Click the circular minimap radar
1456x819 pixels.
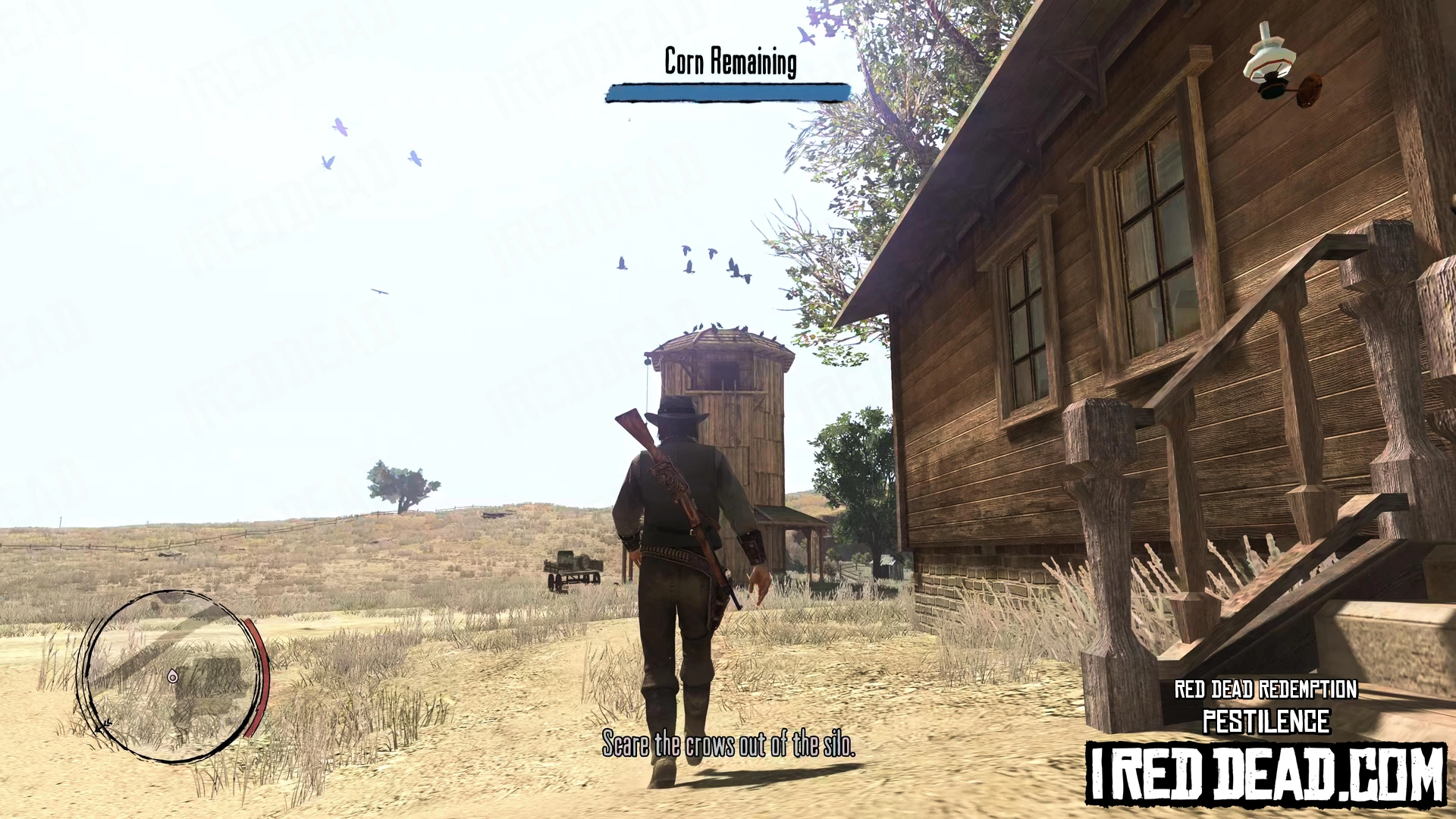click(171, 676)
